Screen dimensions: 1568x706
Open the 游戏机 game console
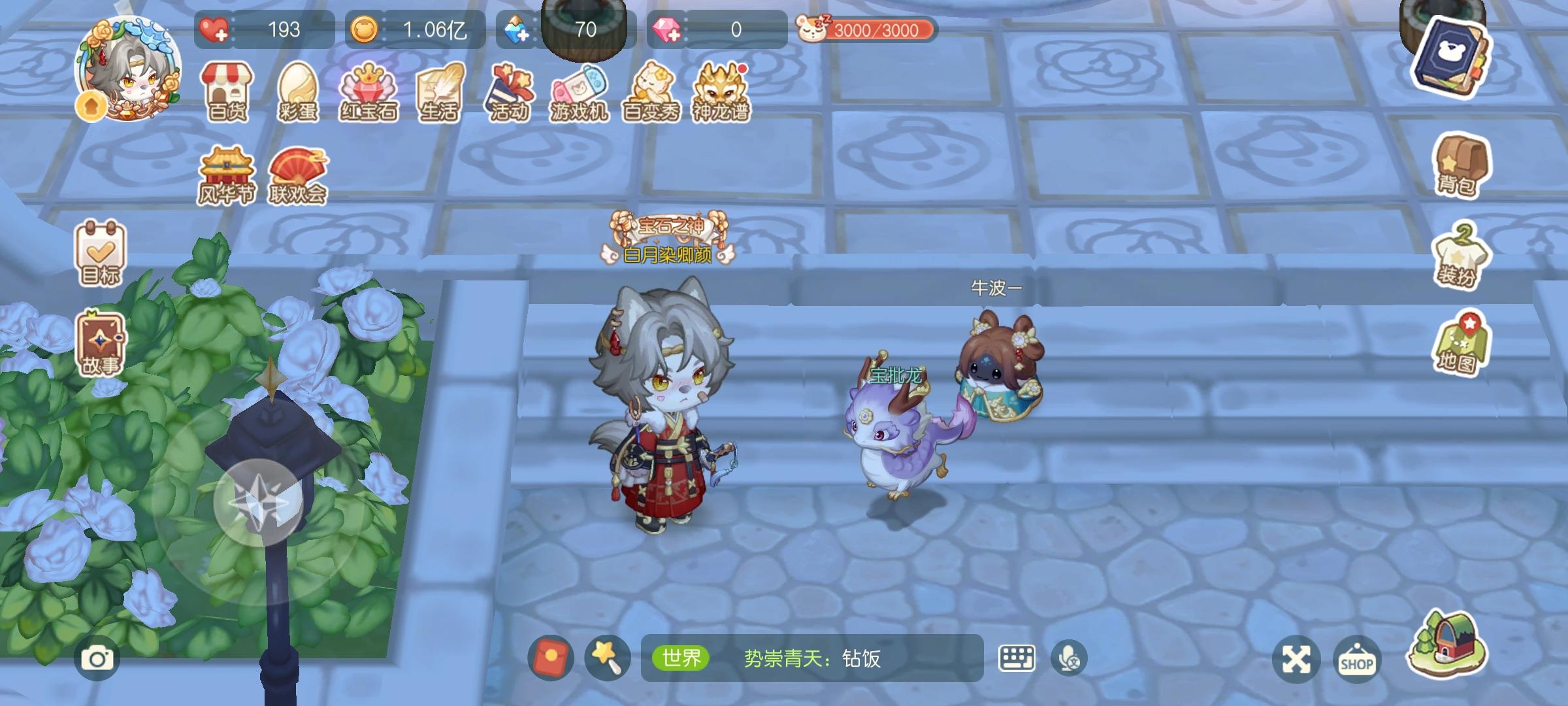point(581,92)
